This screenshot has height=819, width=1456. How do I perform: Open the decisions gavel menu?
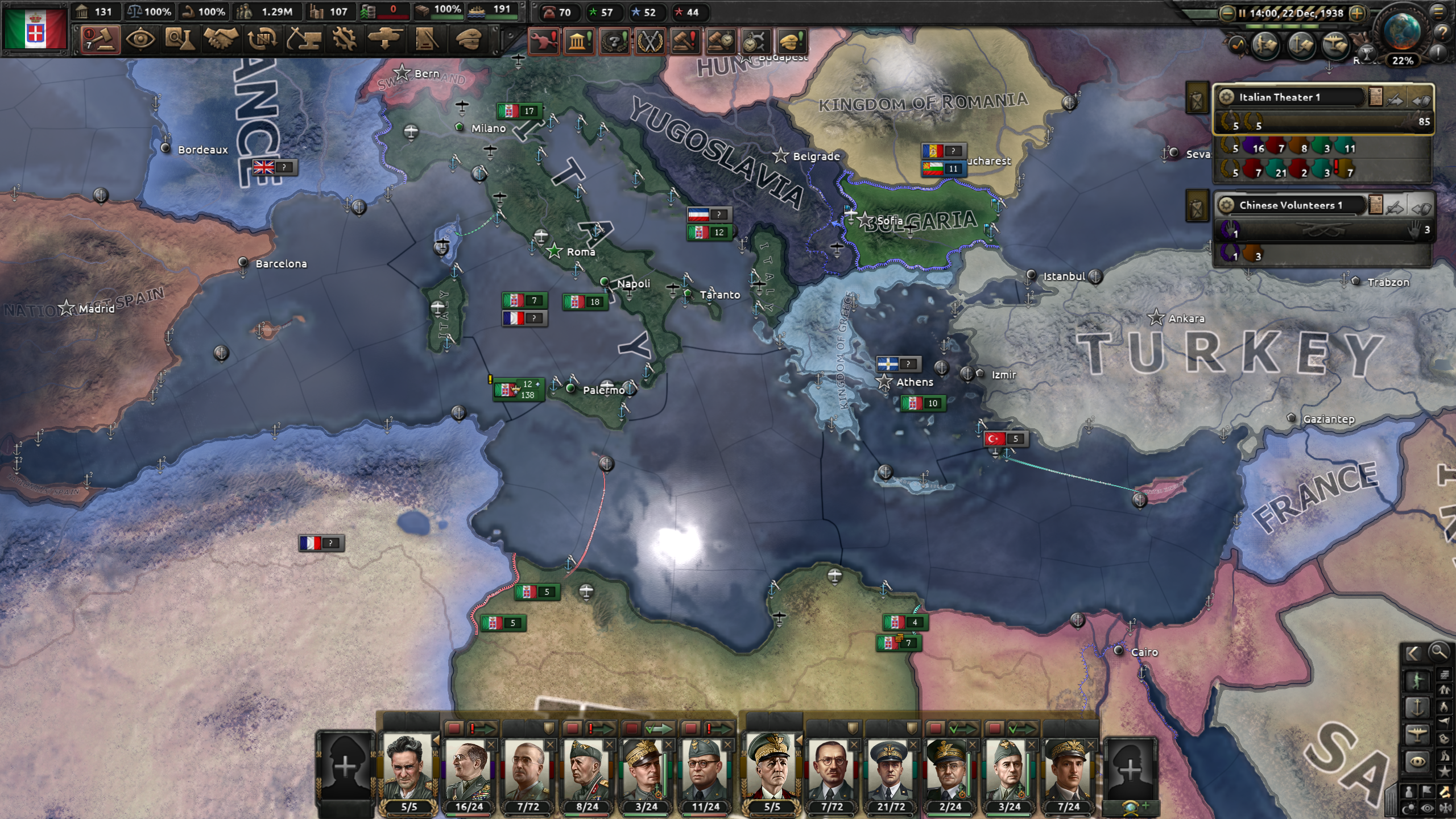(x=100, y=40)
